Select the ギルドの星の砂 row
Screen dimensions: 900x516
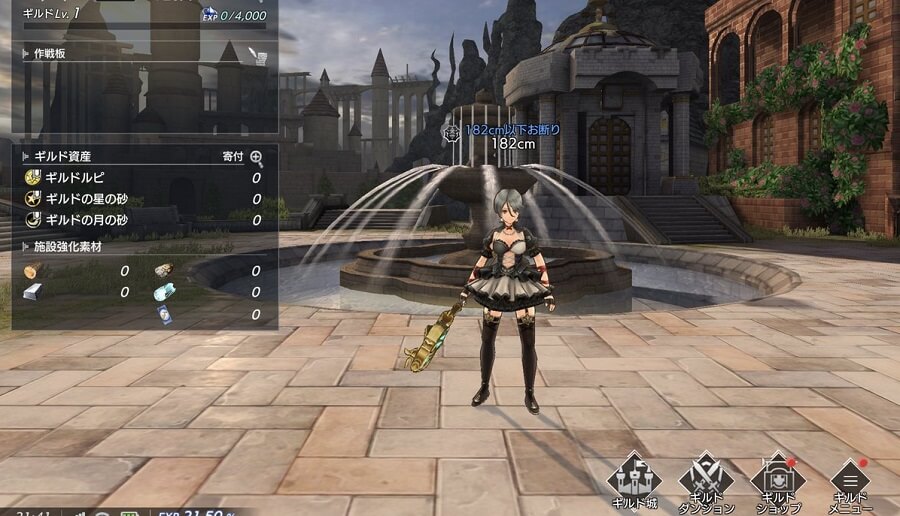(90, 199)
